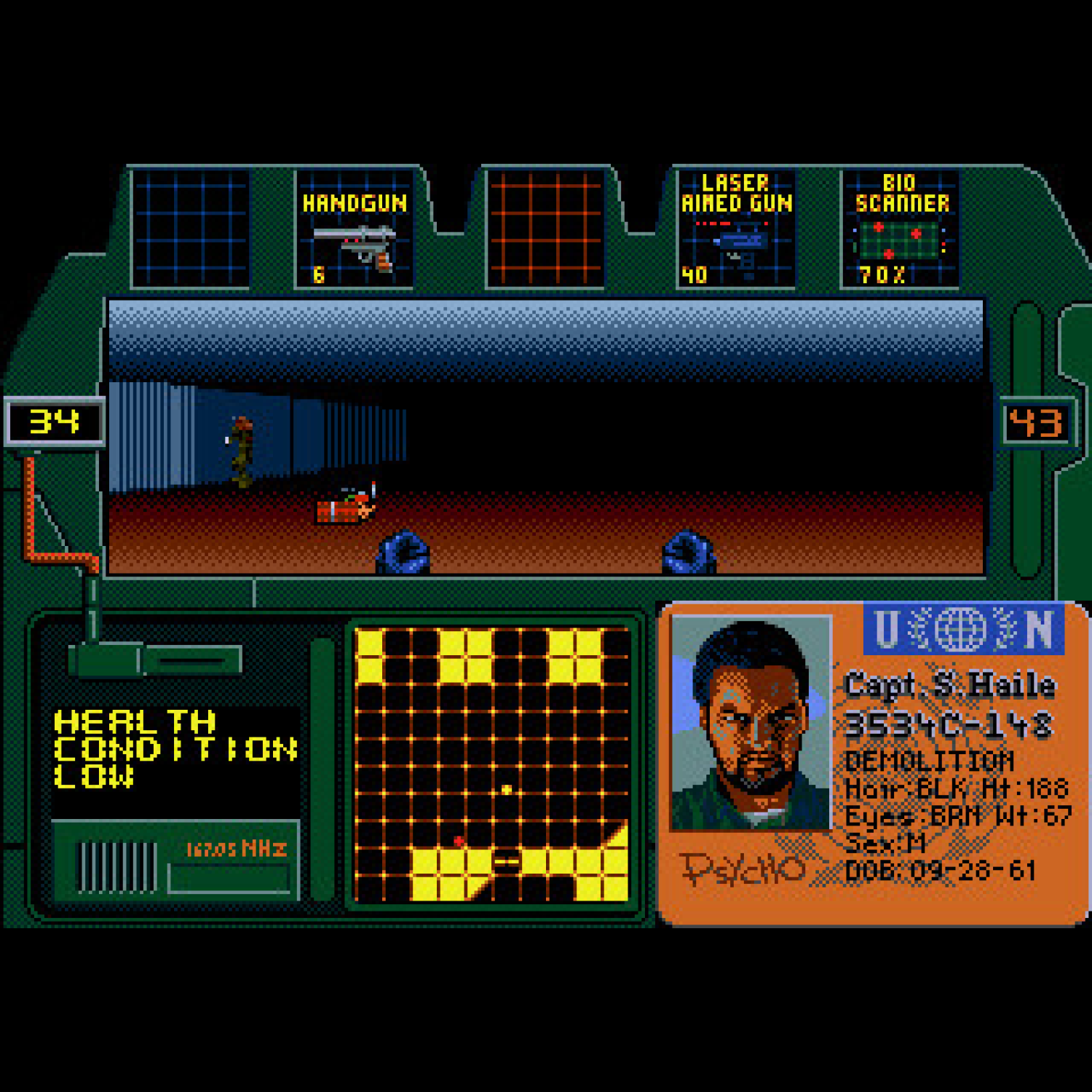Screen dimensions: 1092x1092
Task: Toggle the right counter showing 43
Action: 1037,421
